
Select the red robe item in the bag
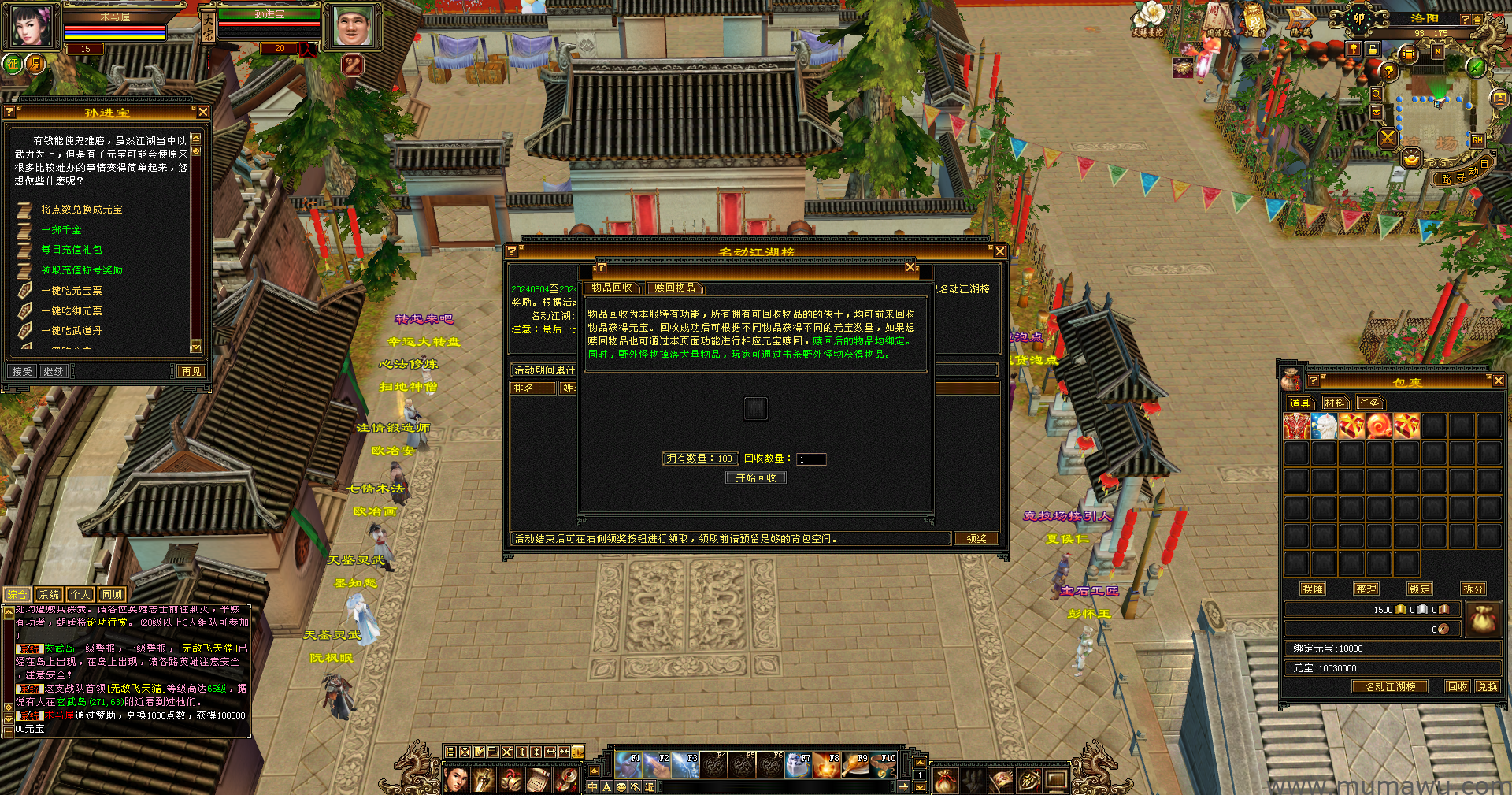click(1296, 426)
